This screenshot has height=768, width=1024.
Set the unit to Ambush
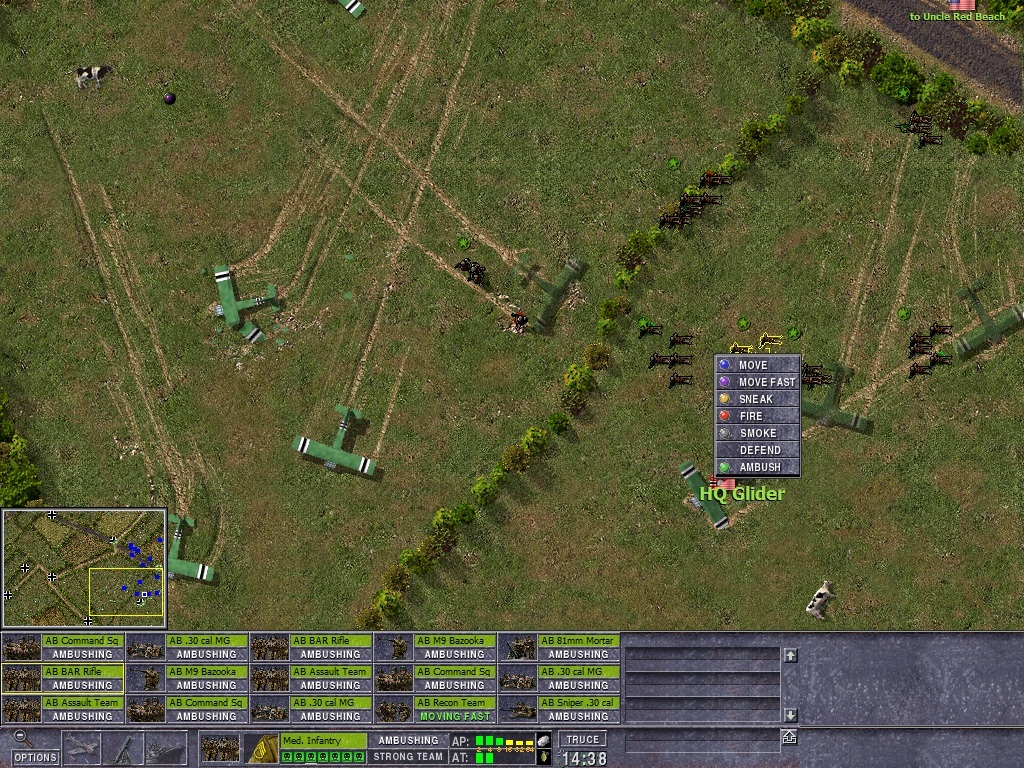(x=757, y=467)
